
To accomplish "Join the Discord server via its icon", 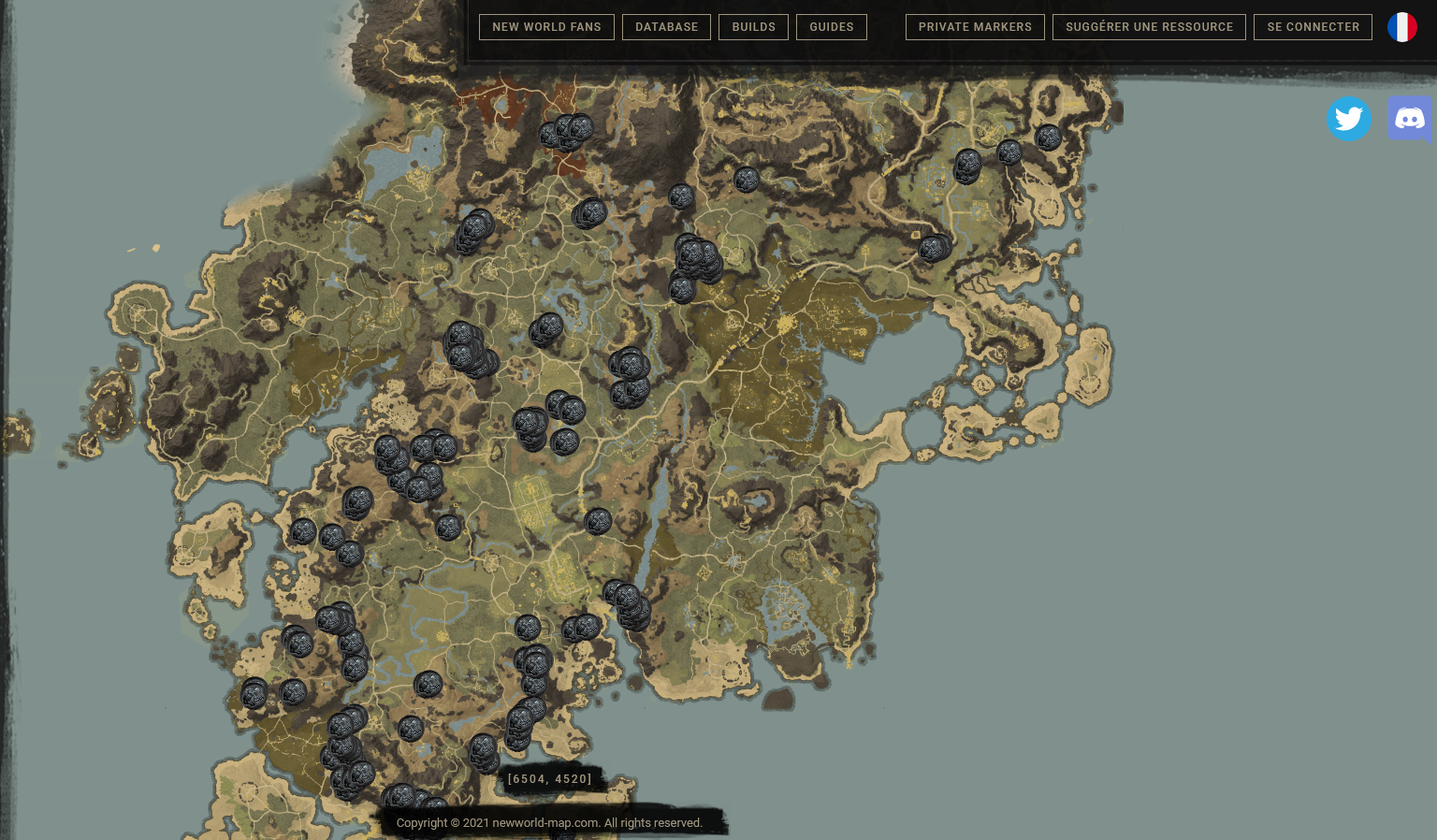I will click(1410, 118).
